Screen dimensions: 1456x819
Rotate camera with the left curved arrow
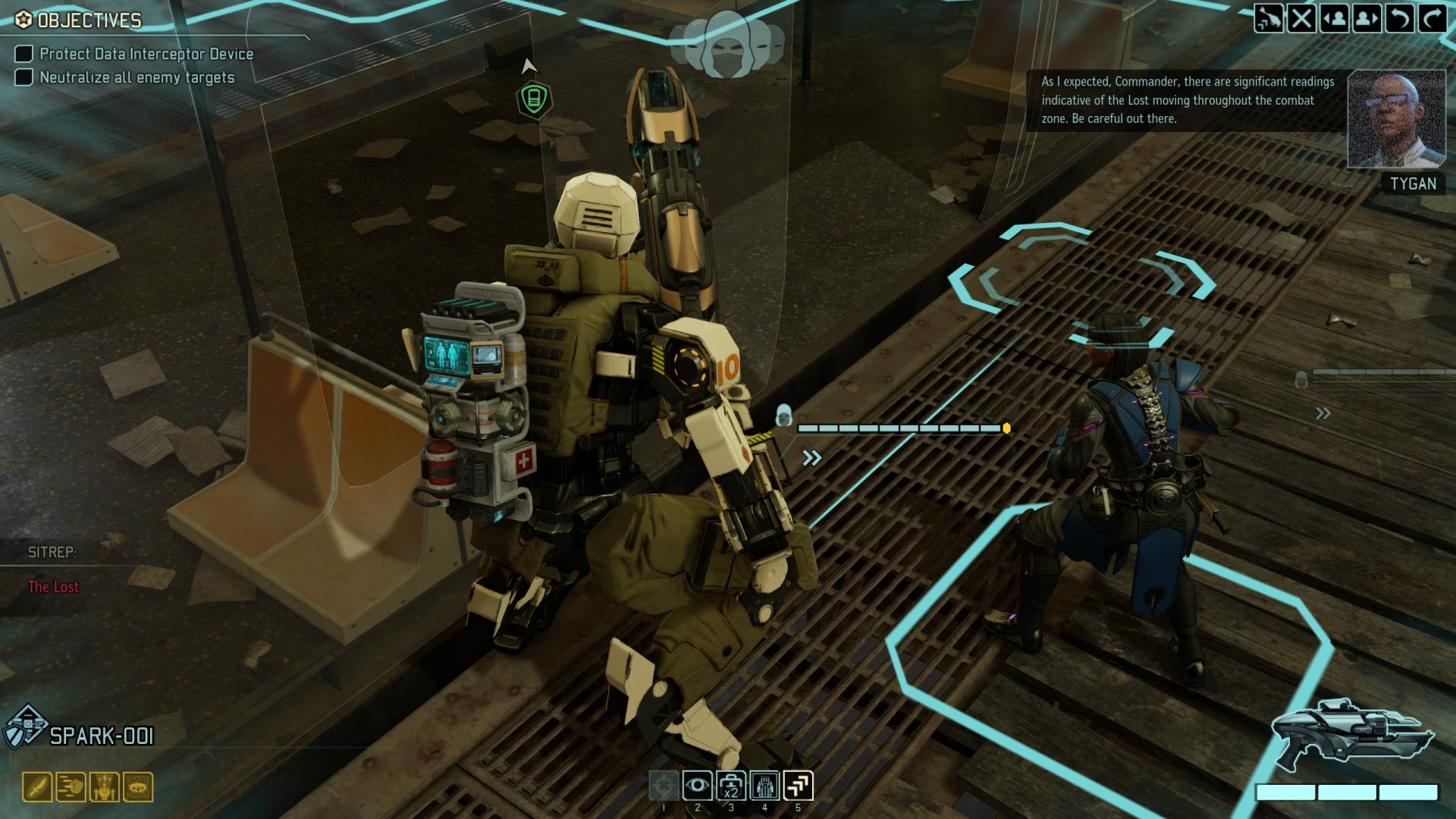click(1399, 18)
